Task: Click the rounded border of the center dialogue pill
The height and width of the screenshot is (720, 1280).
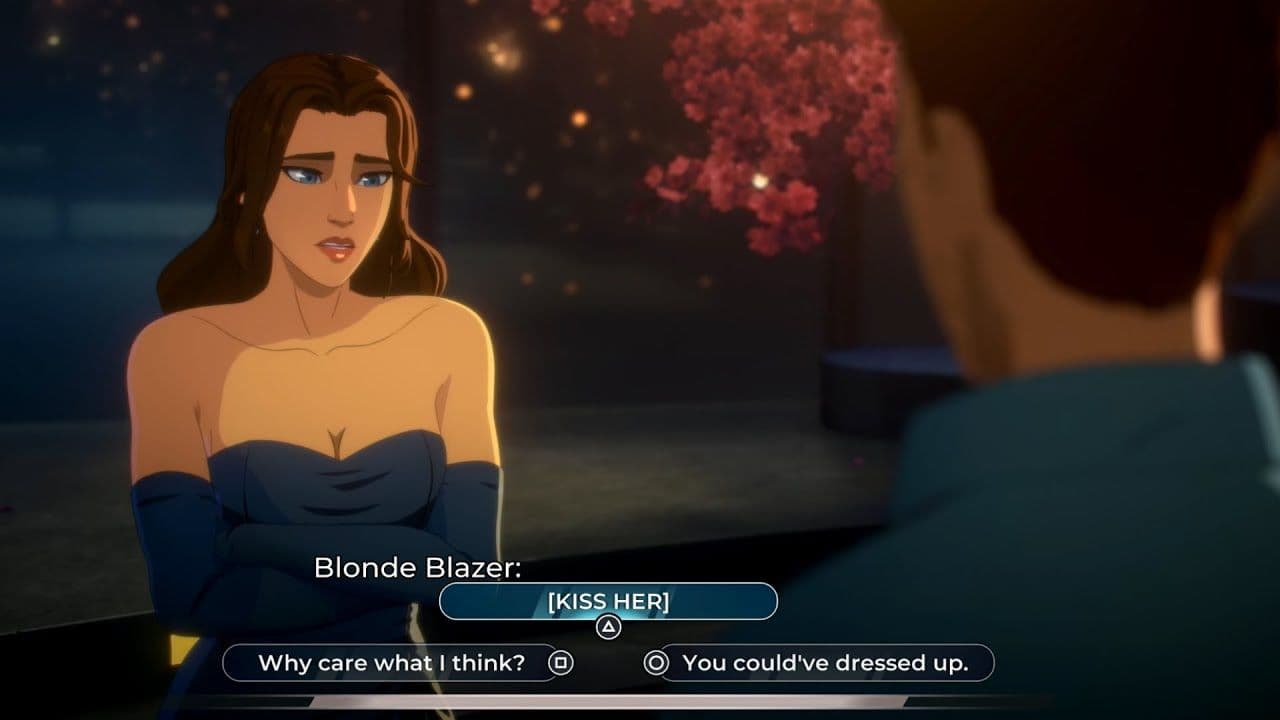Action: click(445, 601)
